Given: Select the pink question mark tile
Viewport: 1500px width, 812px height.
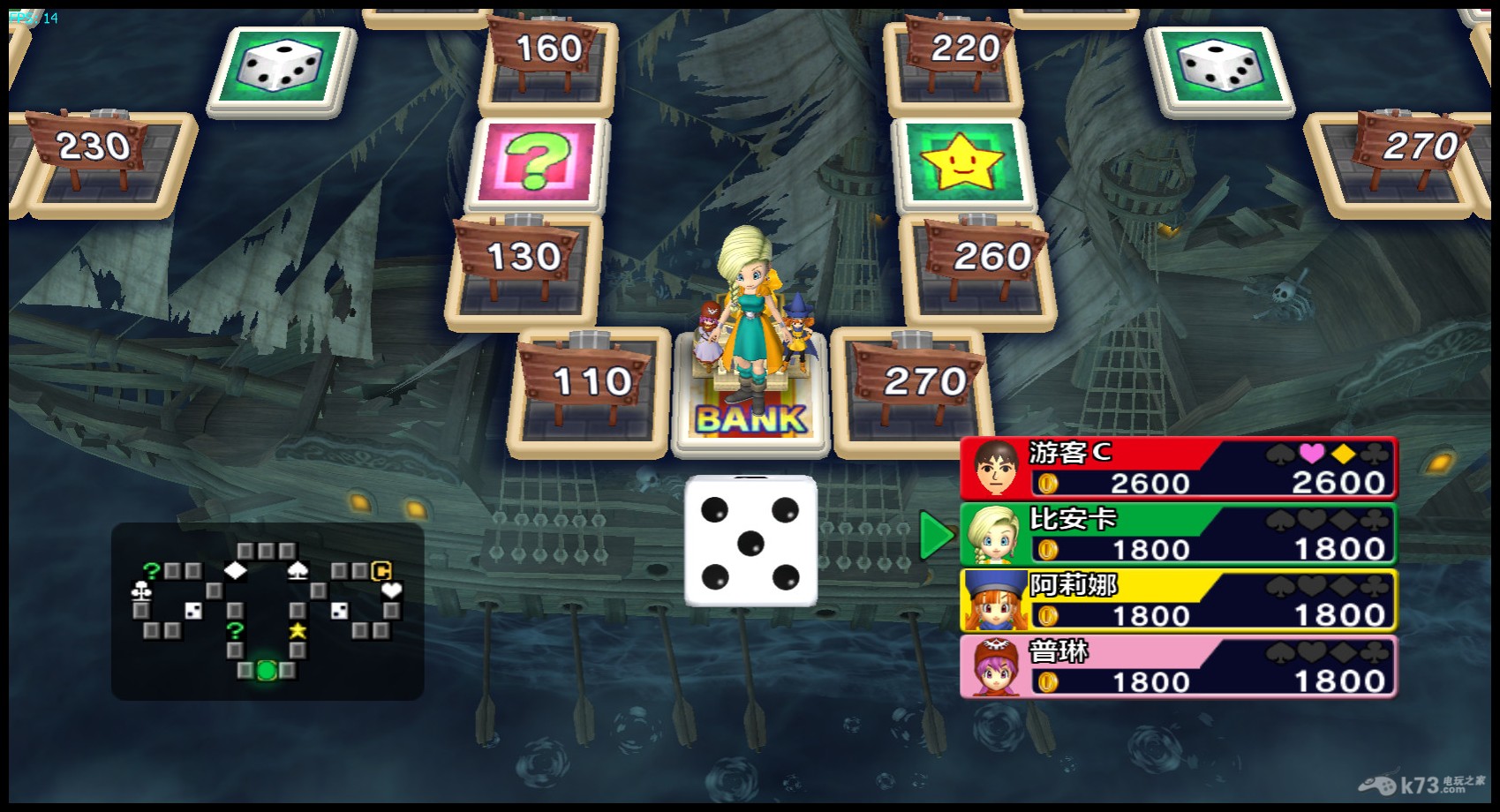Looking at the screenshot, I should pos(539,163).
